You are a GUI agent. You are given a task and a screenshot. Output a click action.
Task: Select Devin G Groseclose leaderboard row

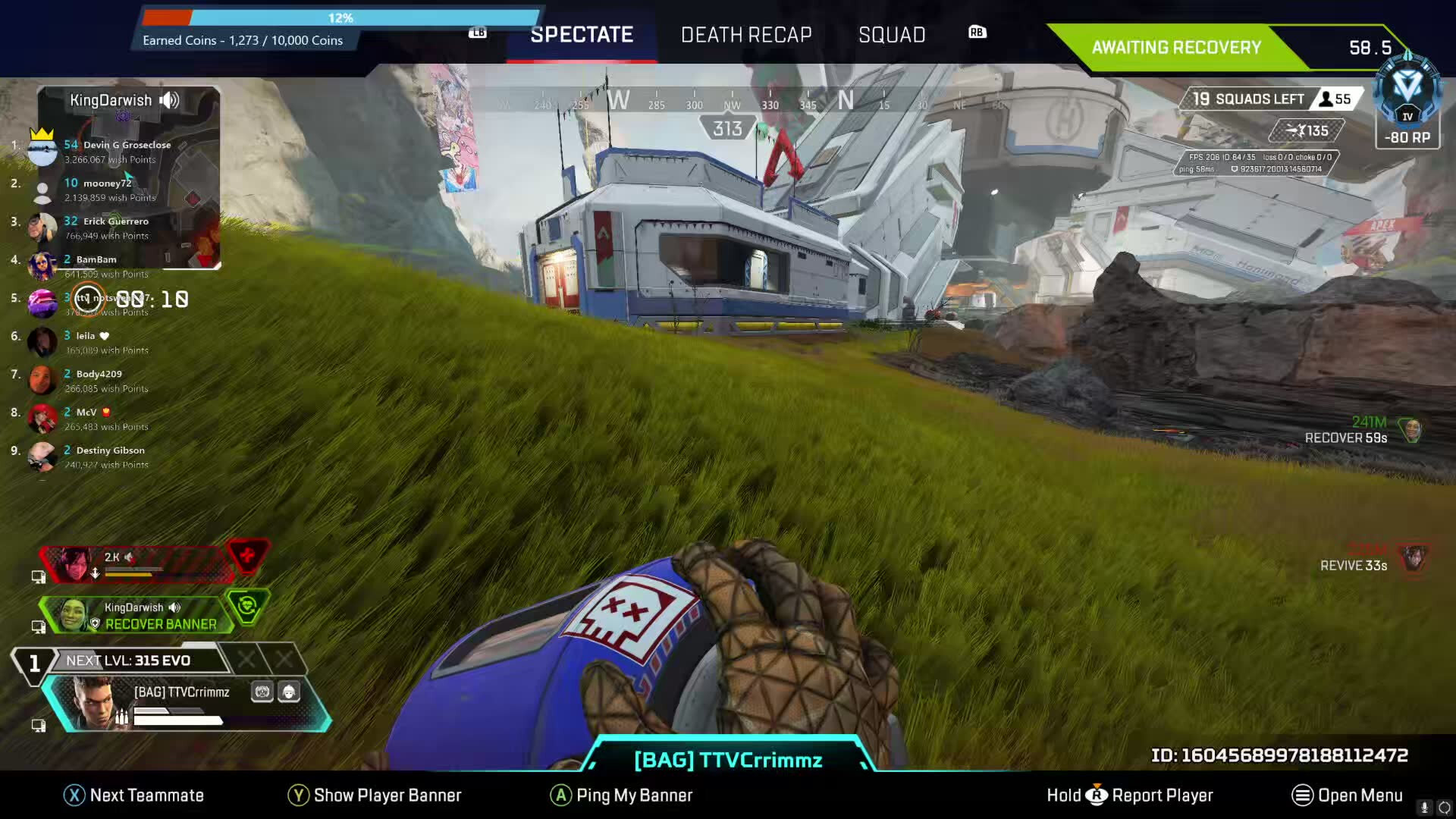[x=106, y=152]
